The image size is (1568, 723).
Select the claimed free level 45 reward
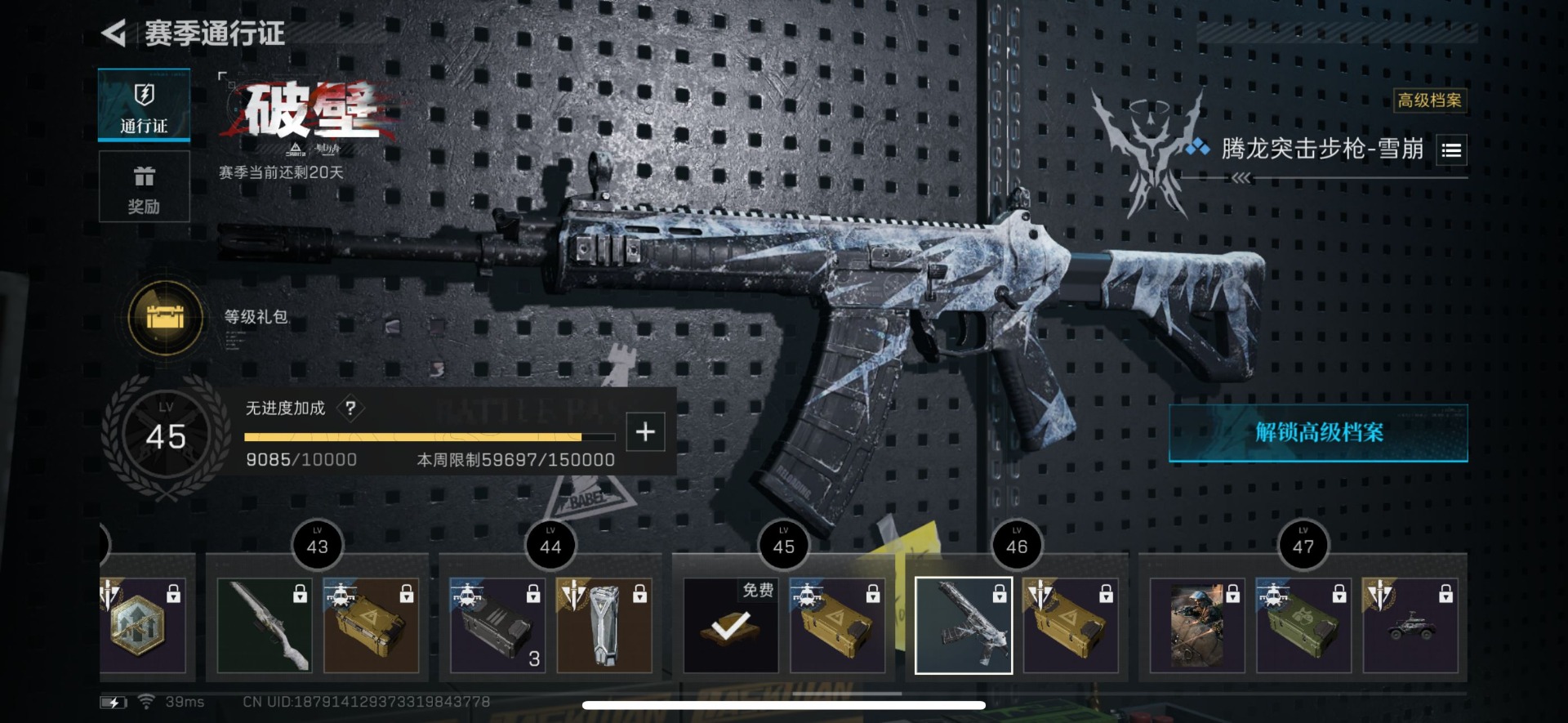click(x=731, y=626)
